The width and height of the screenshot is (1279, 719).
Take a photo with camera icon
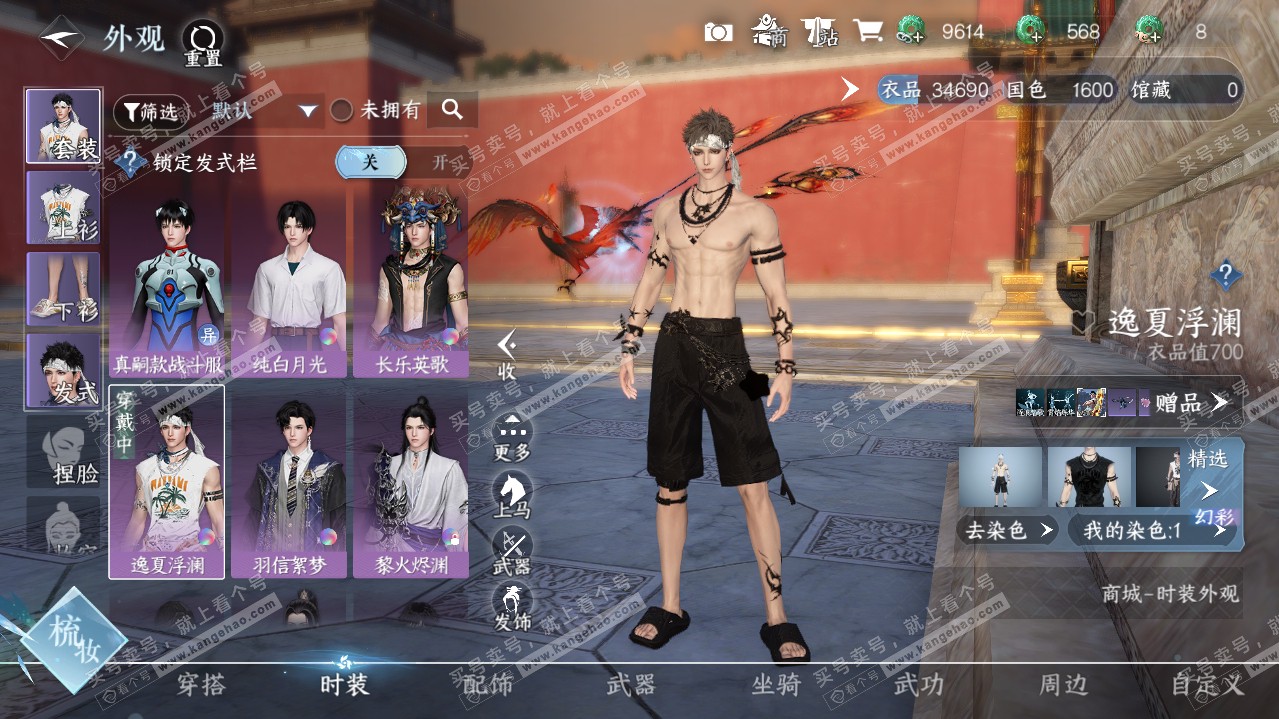[x=718, y=32]
